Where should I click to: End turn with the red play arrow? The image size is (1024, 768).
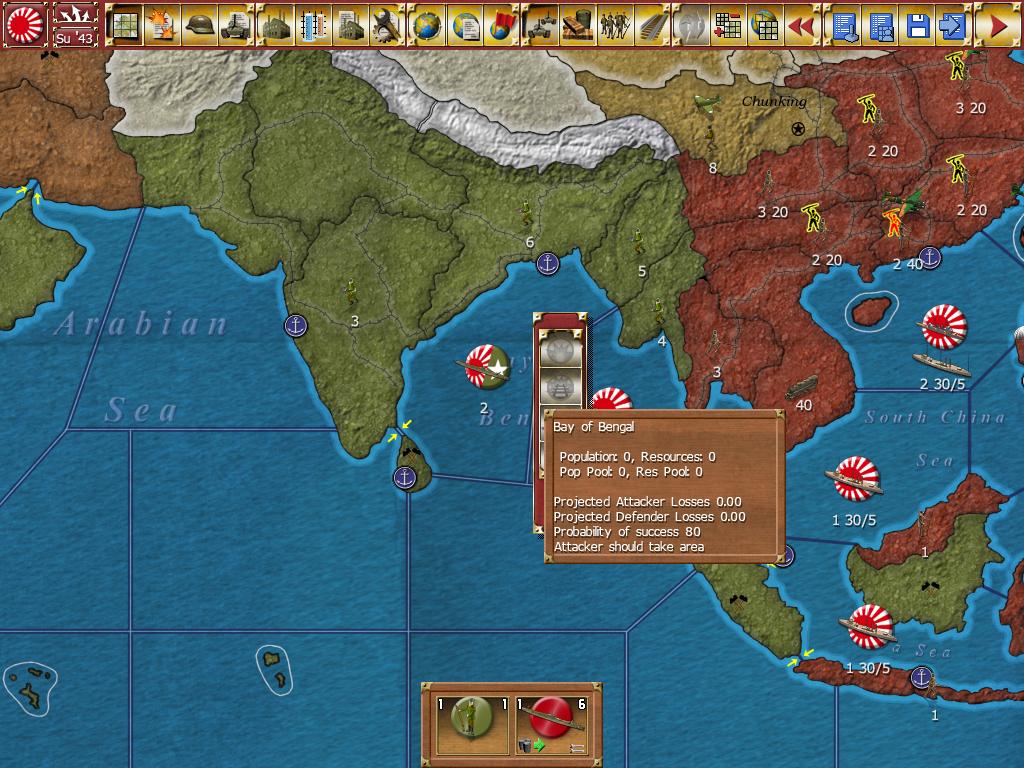(x=997, y=25)
